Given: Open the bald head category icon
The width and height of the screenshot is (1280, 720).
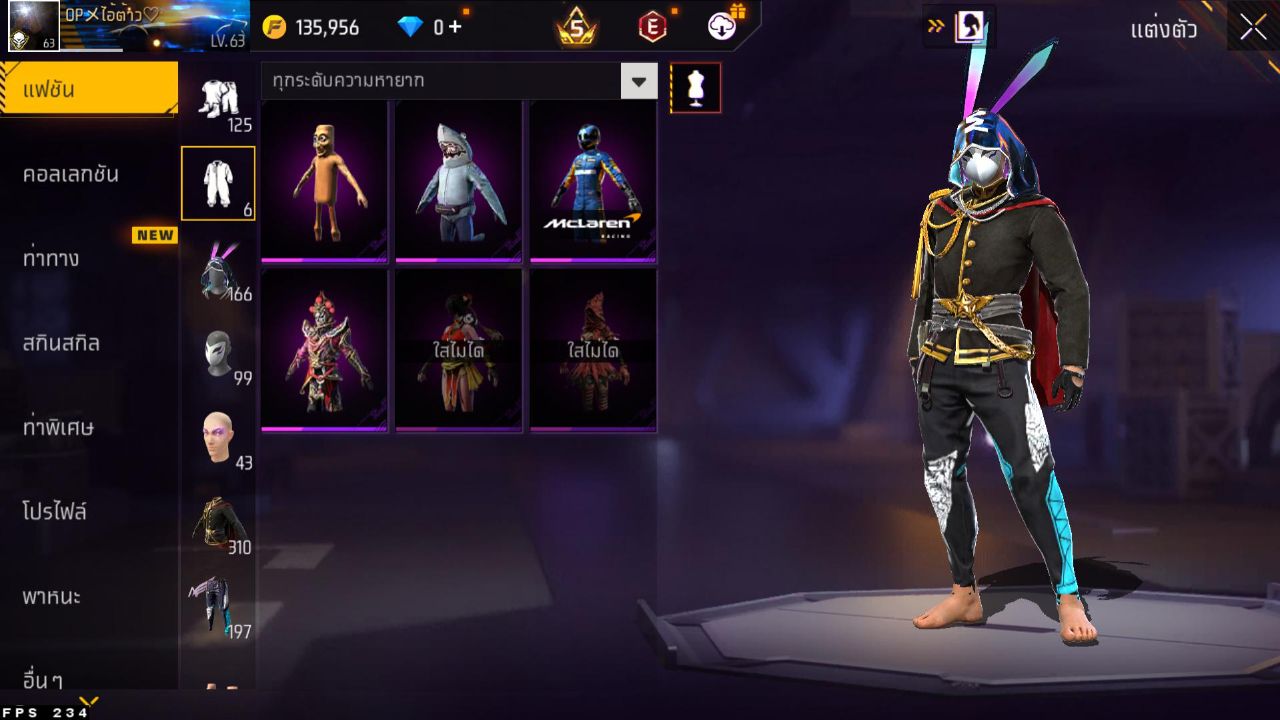Looking at the screenshot, I should pyautogui.click(x=217, y=435).
